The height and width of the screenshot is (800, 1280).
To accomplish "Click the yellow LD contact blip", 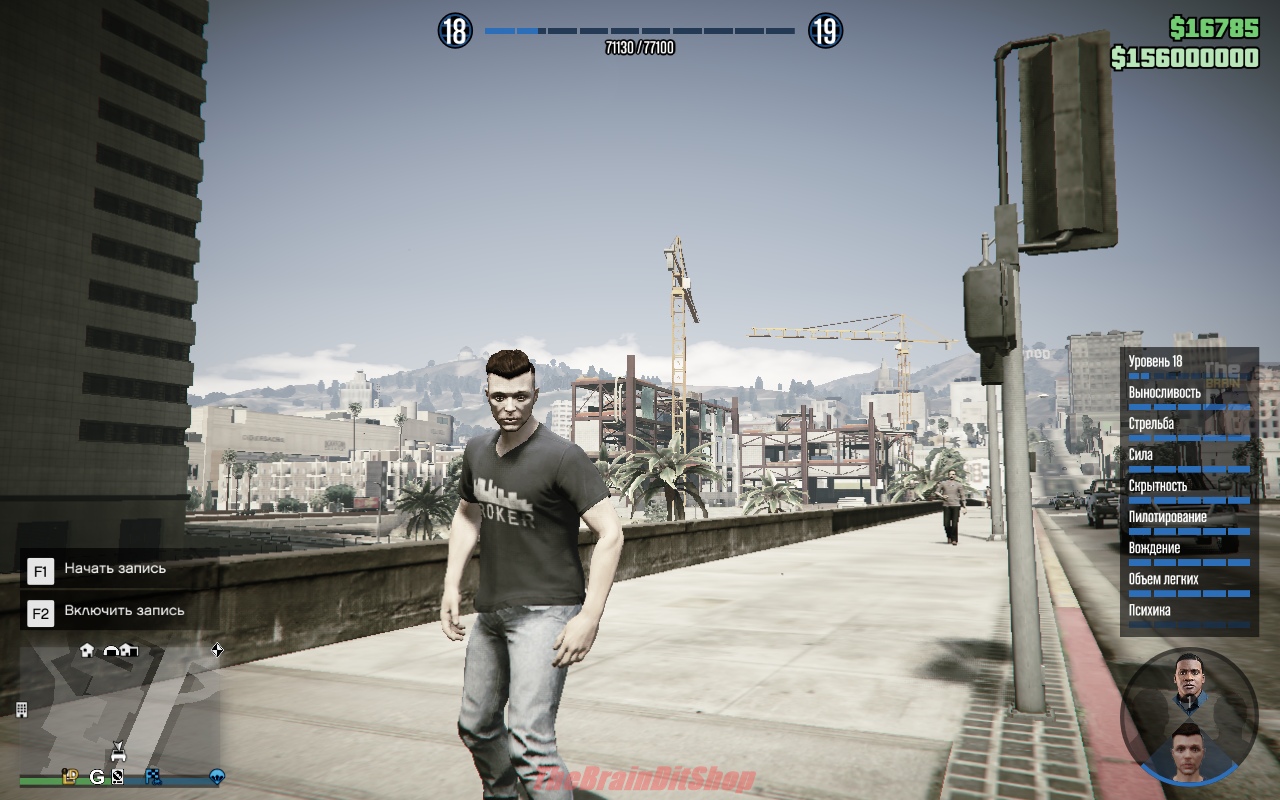I will click(x=70, y=776).
